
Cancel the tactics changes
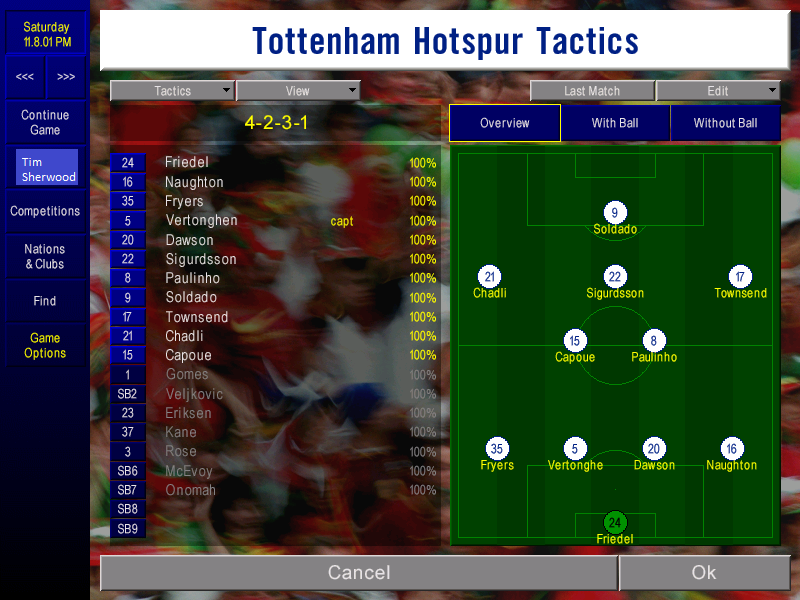[x=359, y=573]
